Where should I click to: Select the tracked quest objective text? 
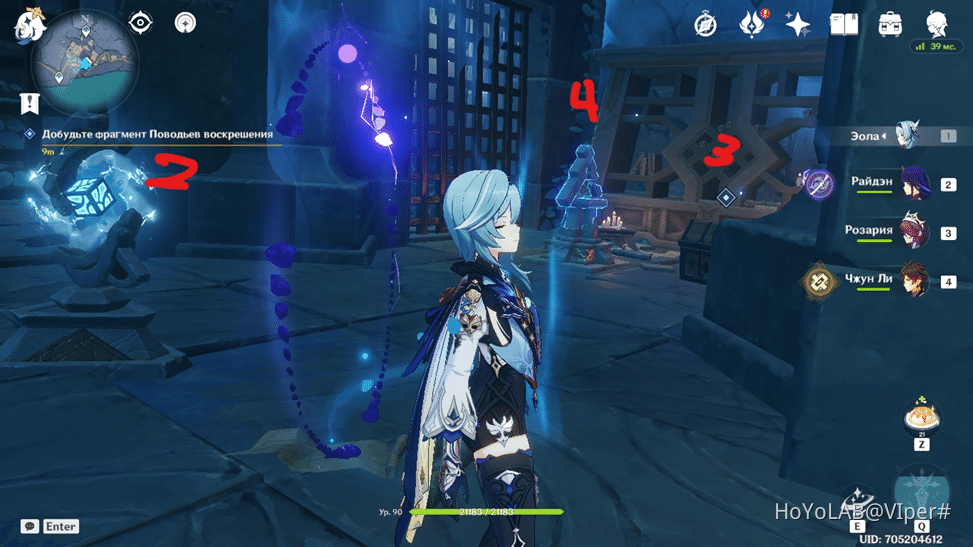[x=157, y=133]
